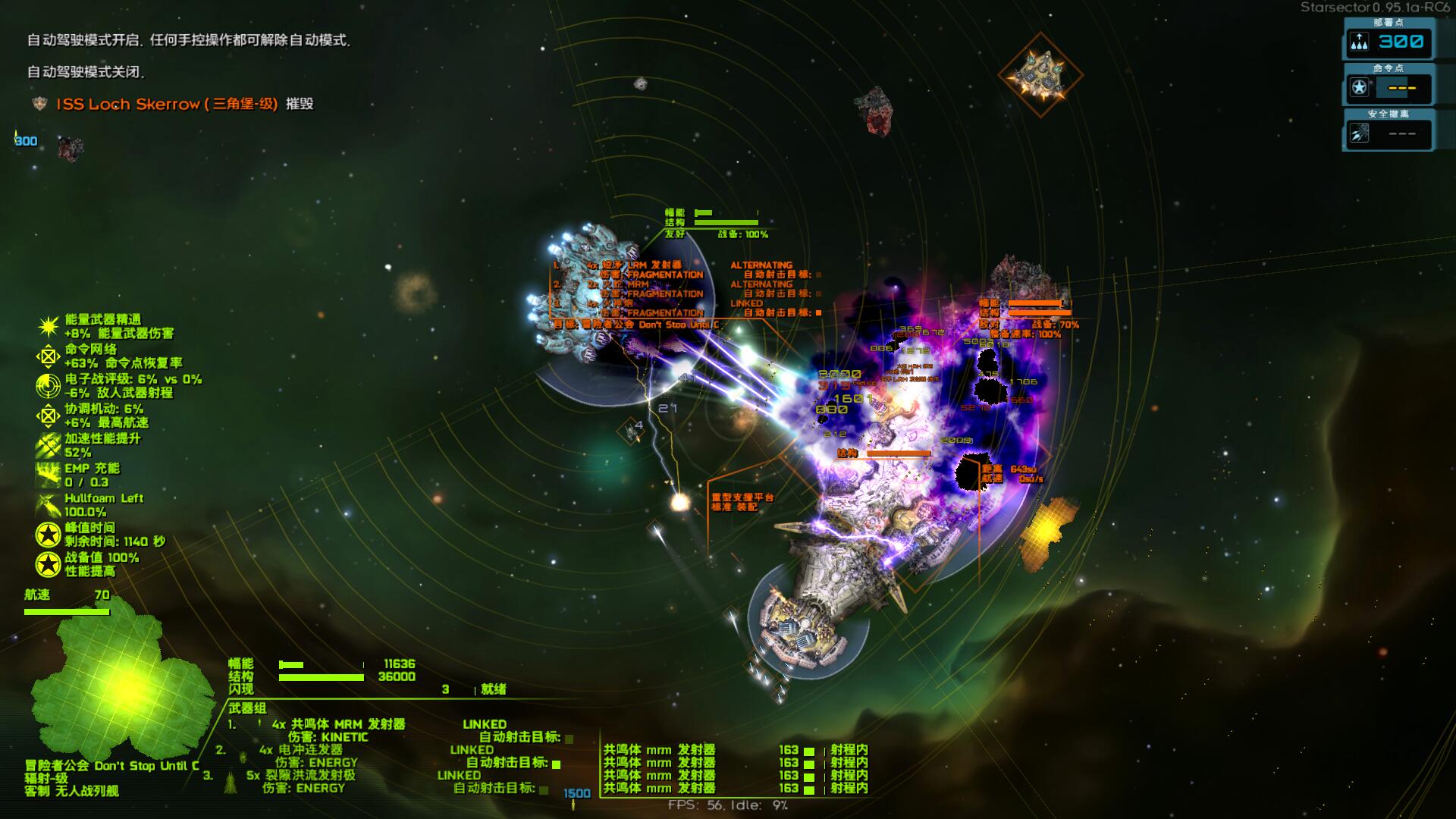Toggle autofire box for the 裂隙洪流发射极 group
Image resolution: width=1456 pixels, height=819 pixels.
click(544, 789)
